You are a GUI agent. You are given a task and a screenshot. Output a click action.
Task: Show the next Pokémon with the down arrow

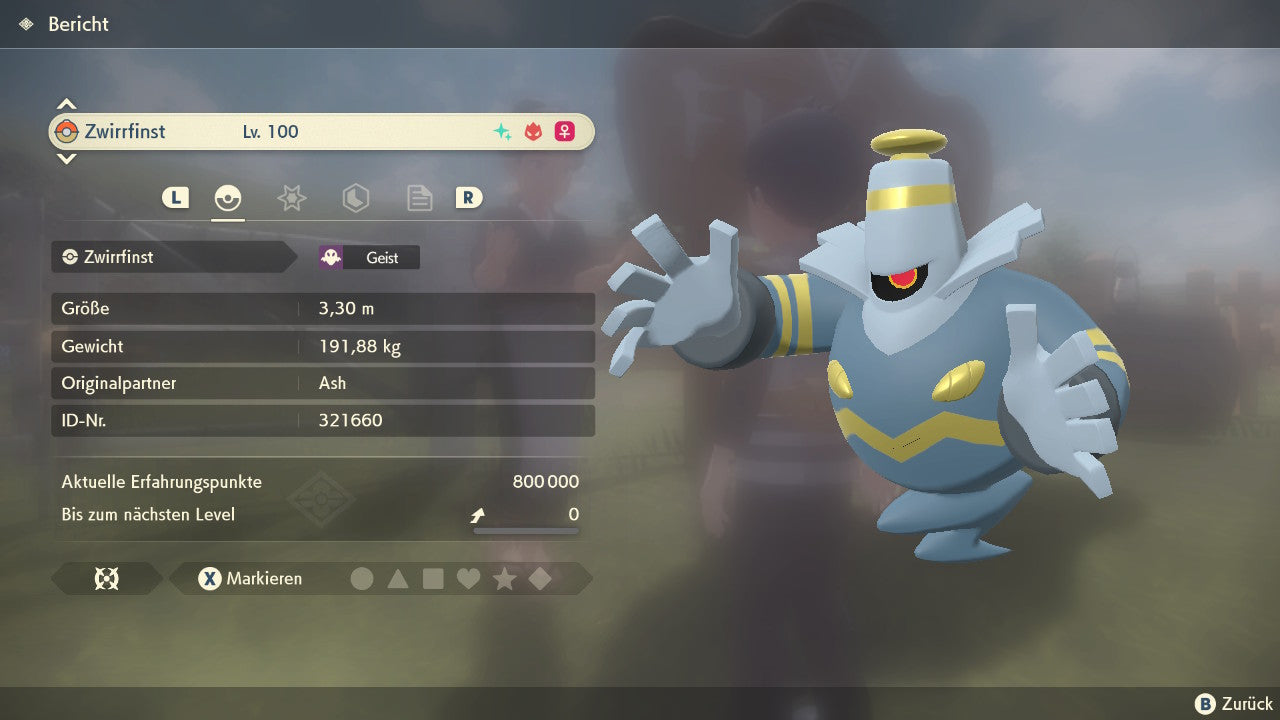66,158
